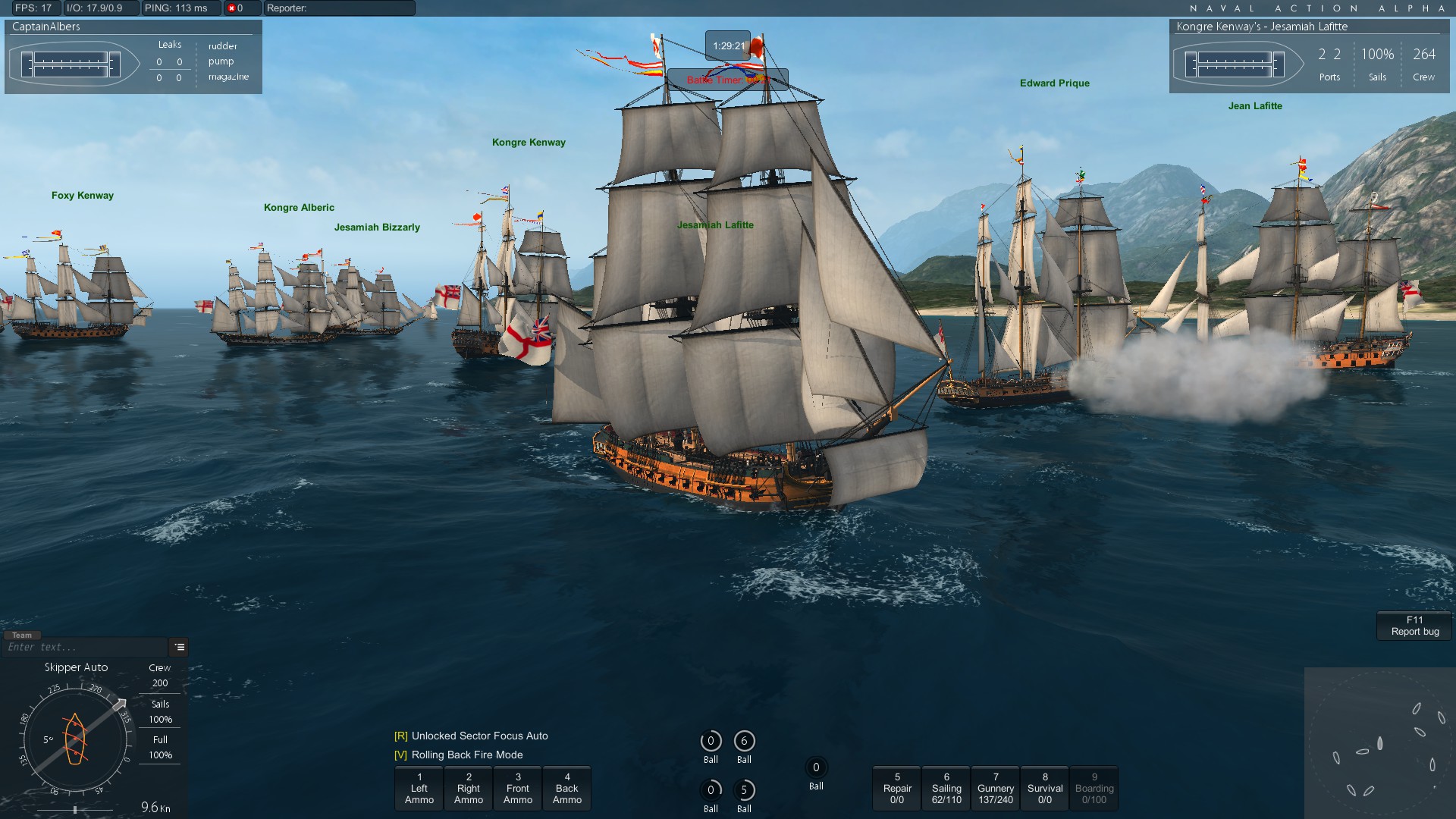Screen dimensions: 1456x819
Task: Select the Back Ammo slot
Action: coord(567,789)
